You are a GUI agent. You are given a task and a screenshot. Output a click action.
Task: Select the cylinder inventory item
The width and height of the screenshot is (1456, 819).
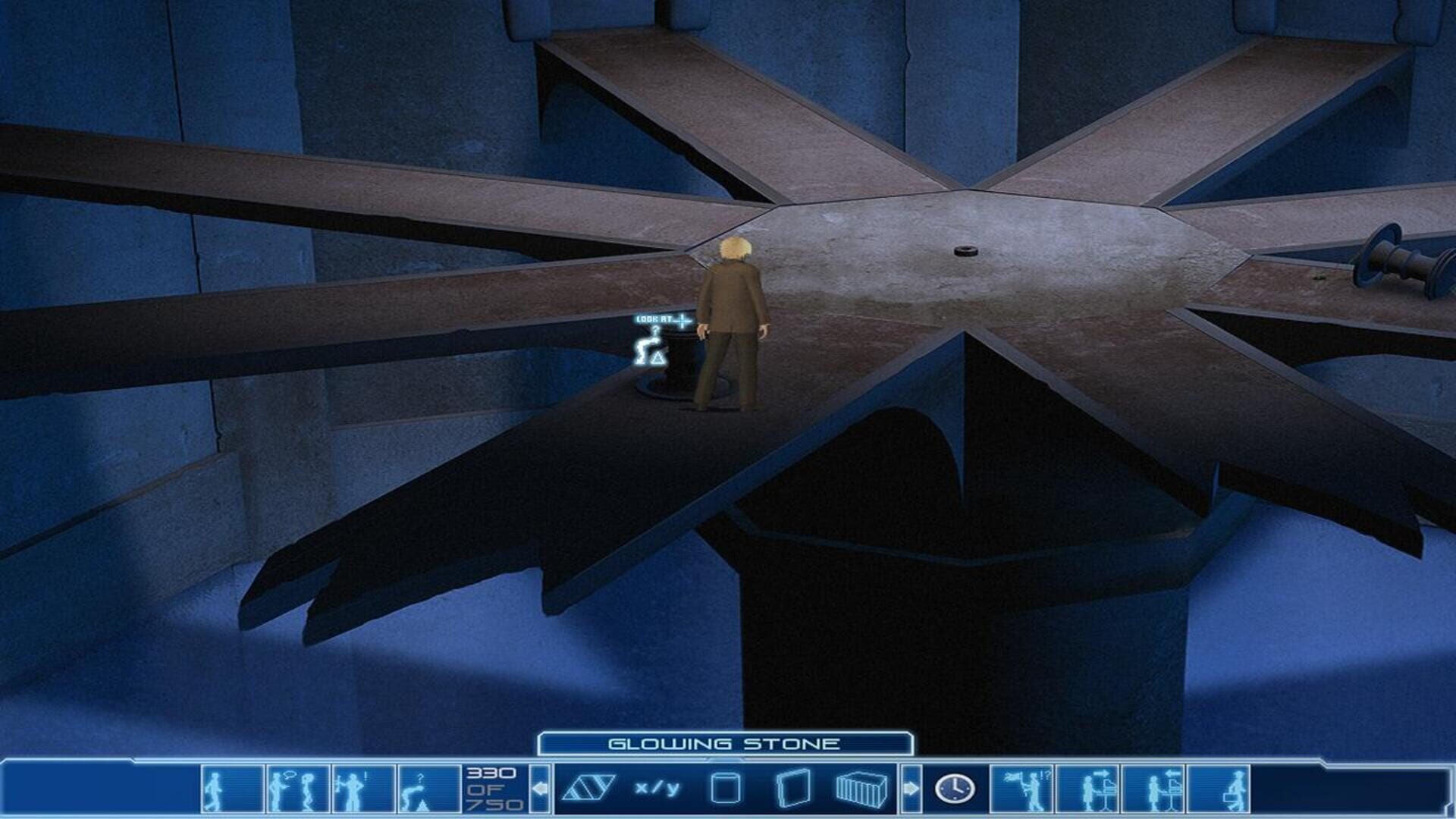pos(725,789)
